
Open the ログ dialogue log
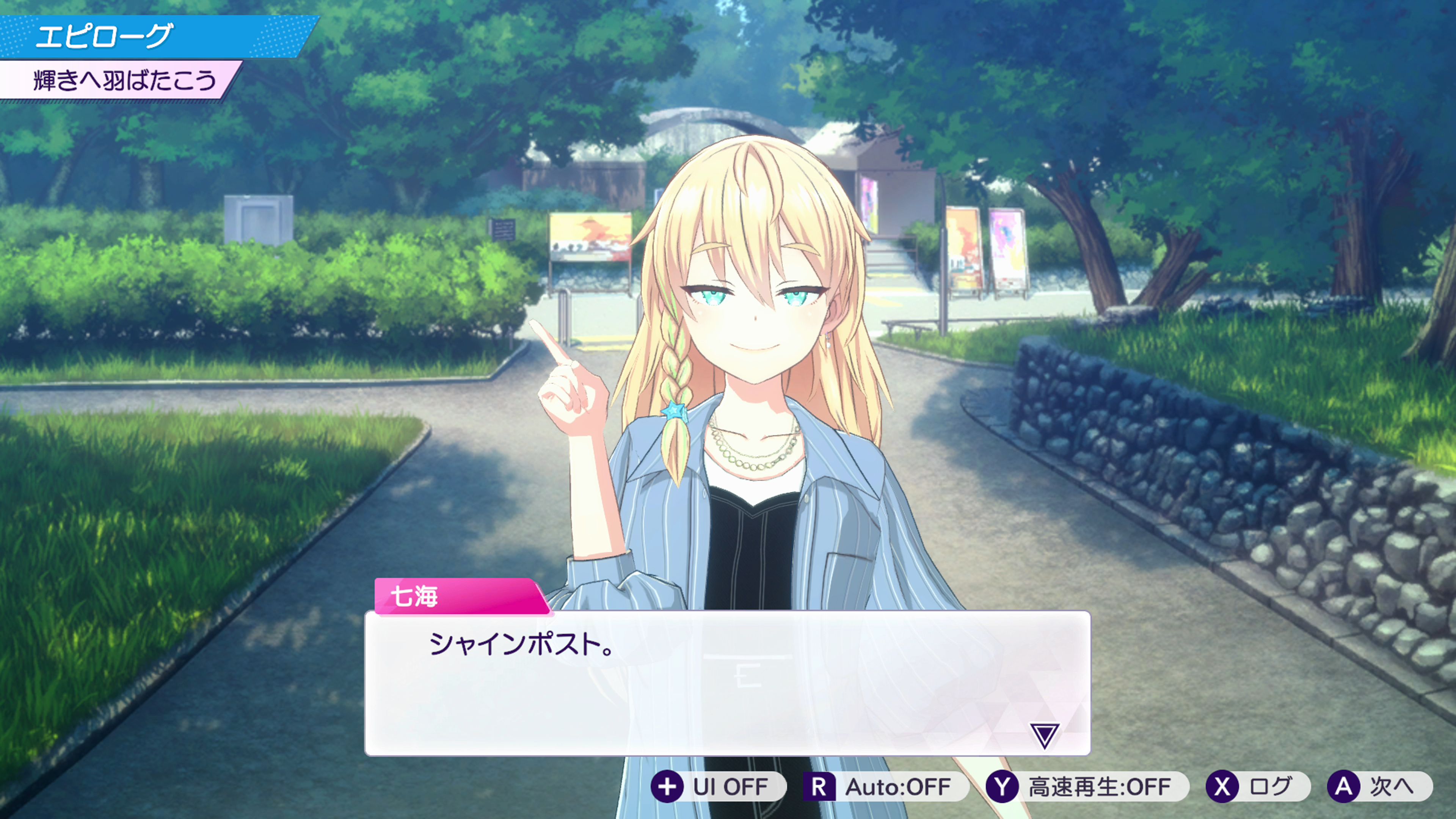1258,786
